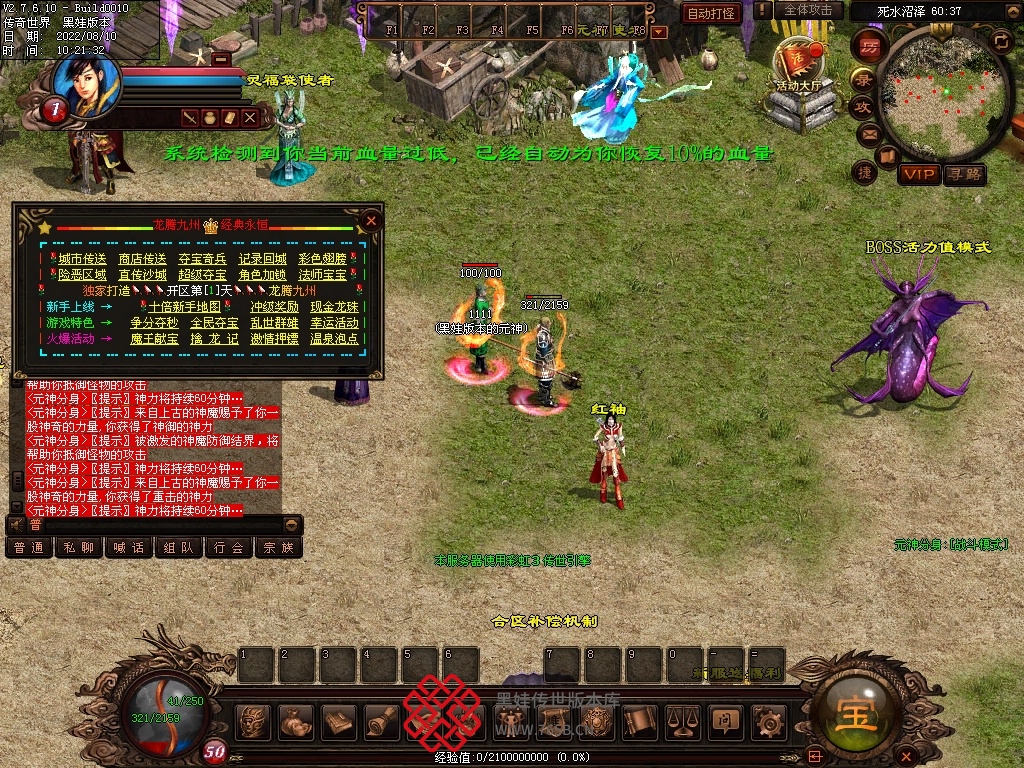The image size is (1024, 768).
Task: Switch chat to the 私聊 channel
Action: [79, 547]
